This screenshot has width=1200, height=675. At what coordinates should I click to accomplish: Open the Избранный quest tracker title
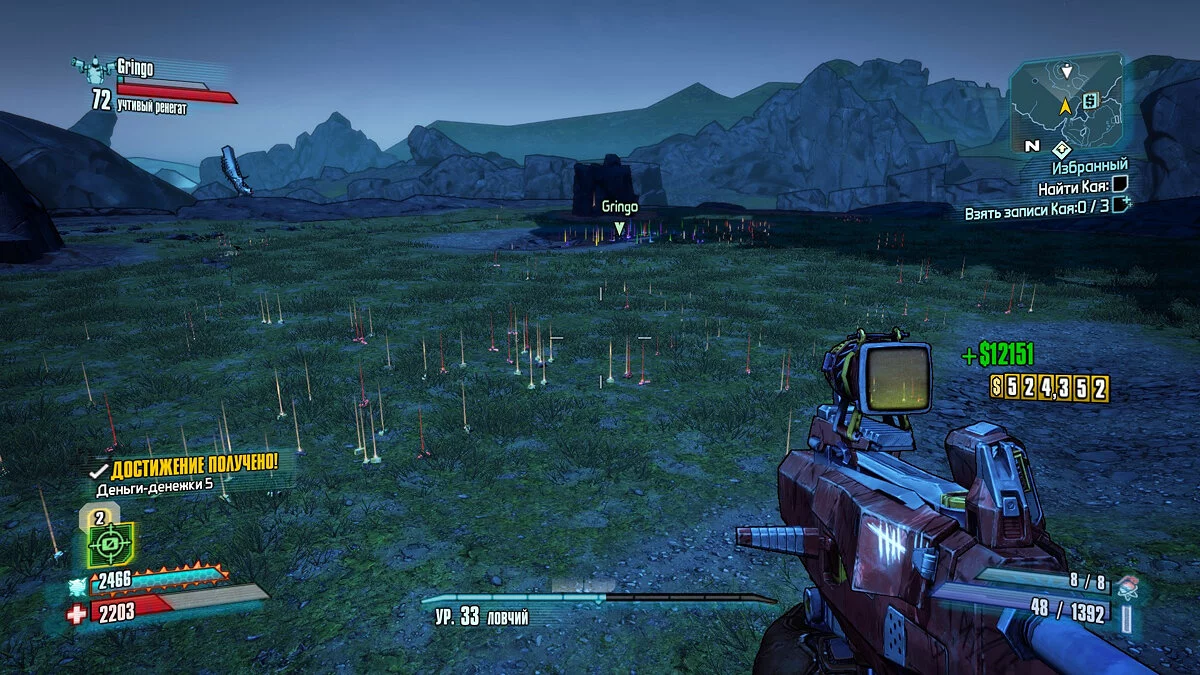pos(1089,165)
